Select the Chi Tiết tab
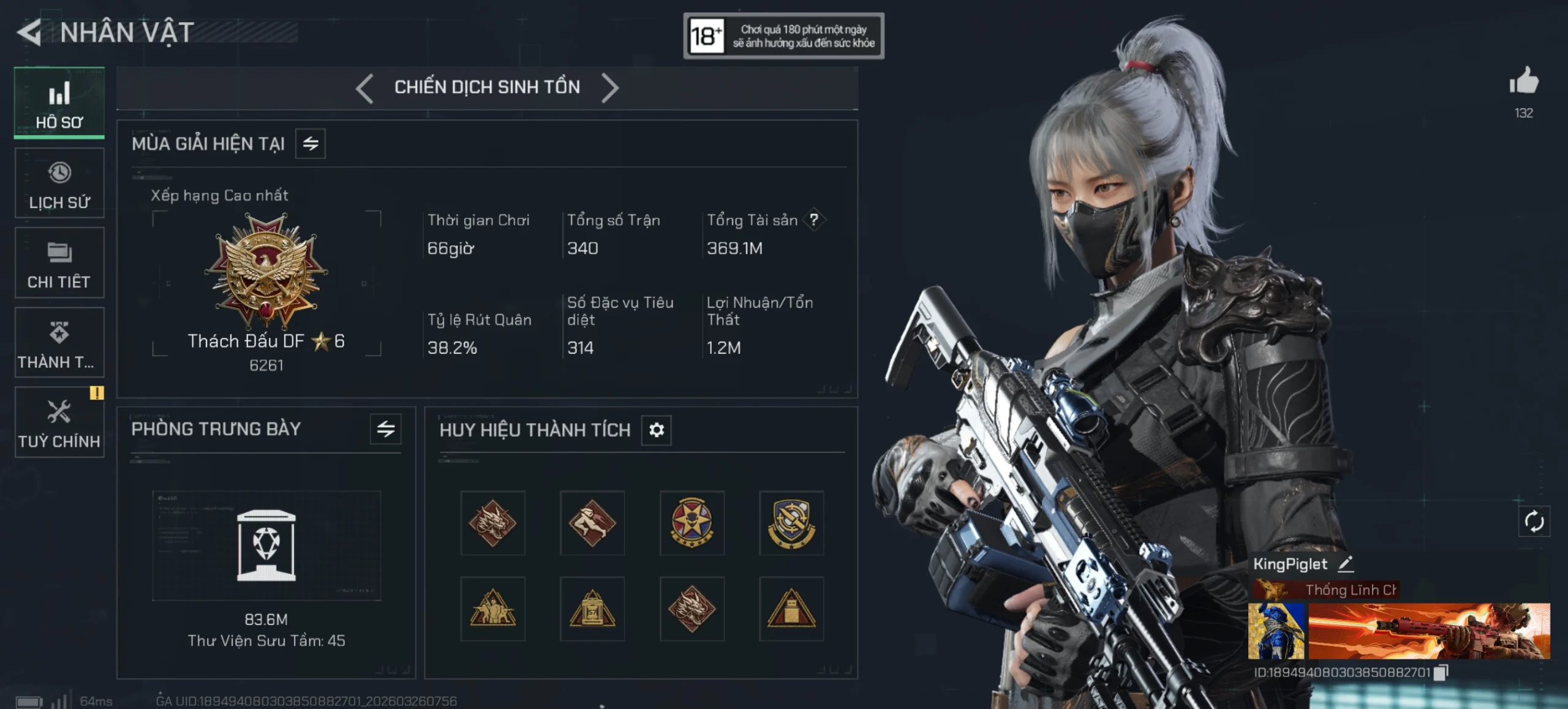1568x709 pixels. click(x=59, y=263)
